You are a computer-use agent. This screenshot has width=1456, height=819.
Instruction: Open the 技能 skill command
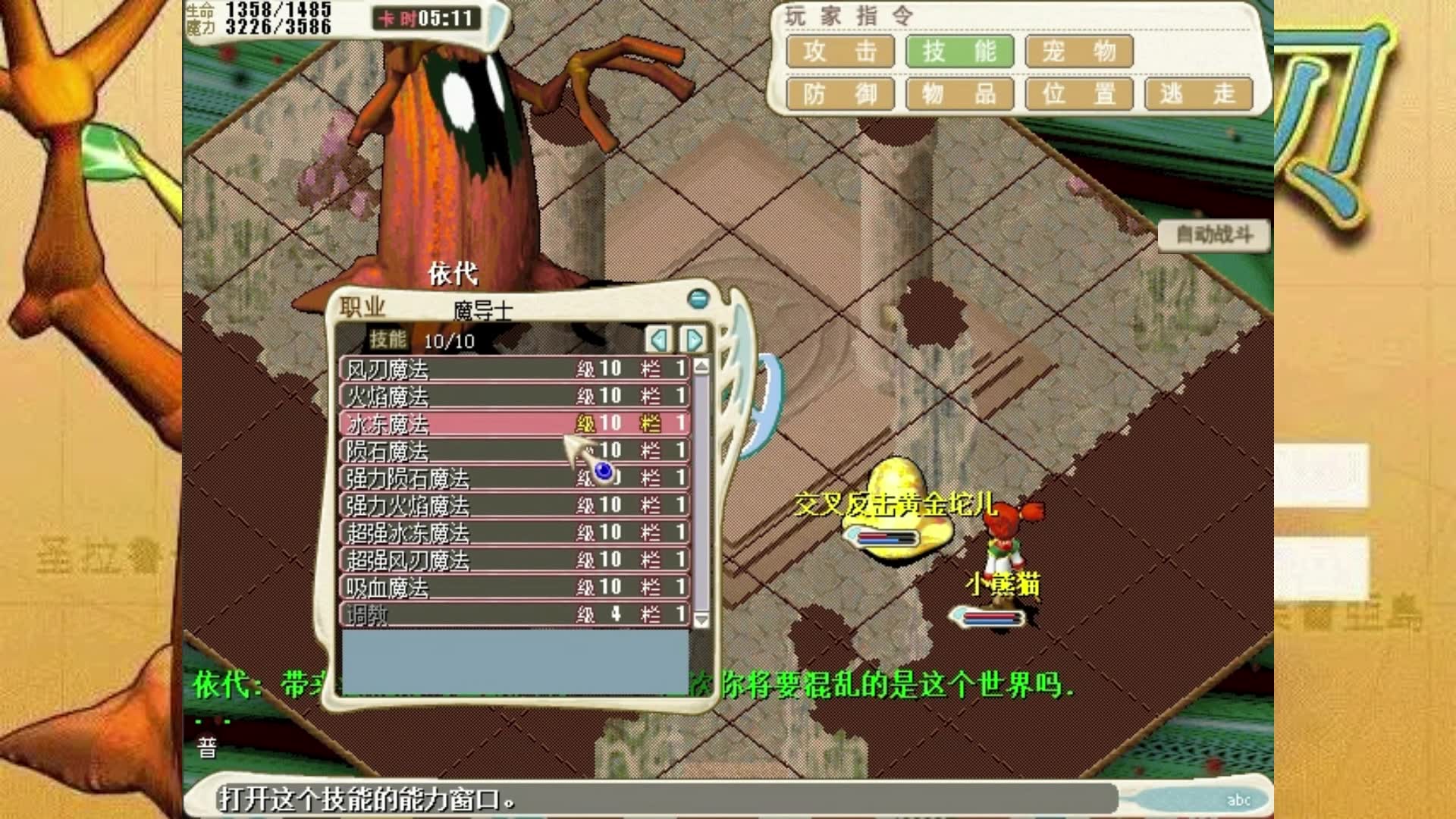pos(959,52)
